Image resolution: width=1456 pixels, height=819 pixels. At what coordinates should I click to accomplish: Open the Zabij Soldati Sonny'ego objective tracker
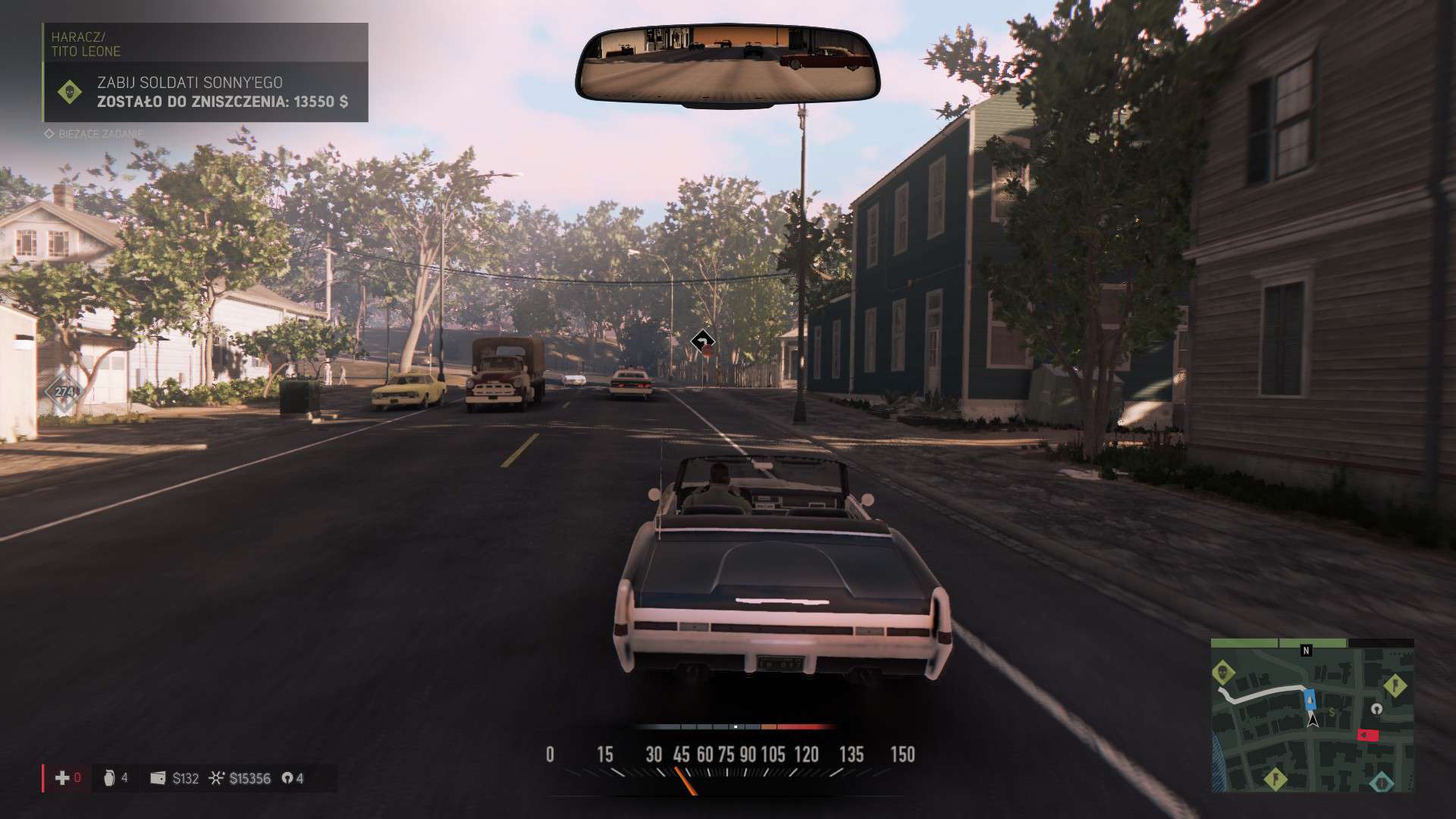click(206, 92)
